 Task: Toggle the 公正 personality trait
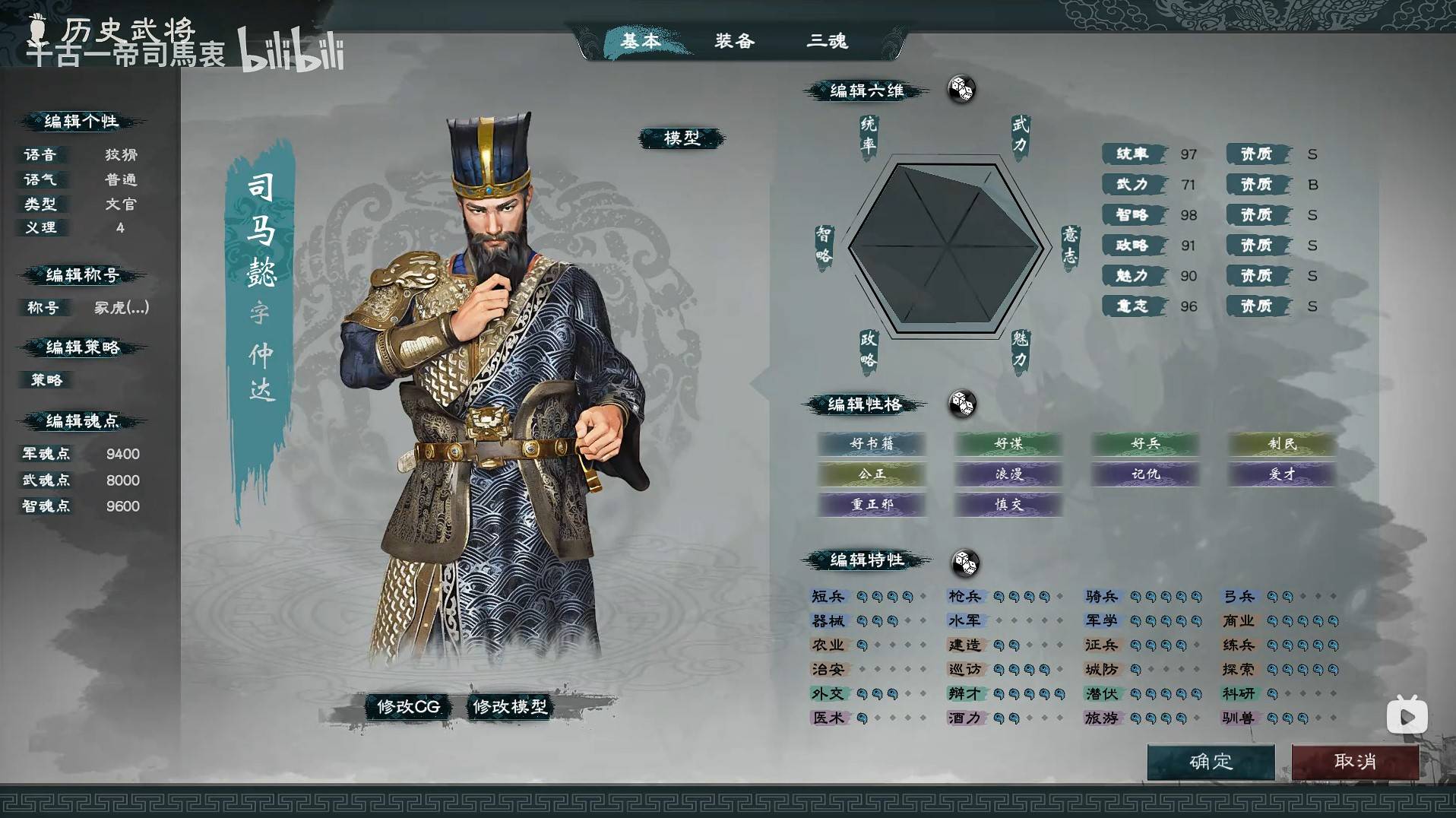872,474
